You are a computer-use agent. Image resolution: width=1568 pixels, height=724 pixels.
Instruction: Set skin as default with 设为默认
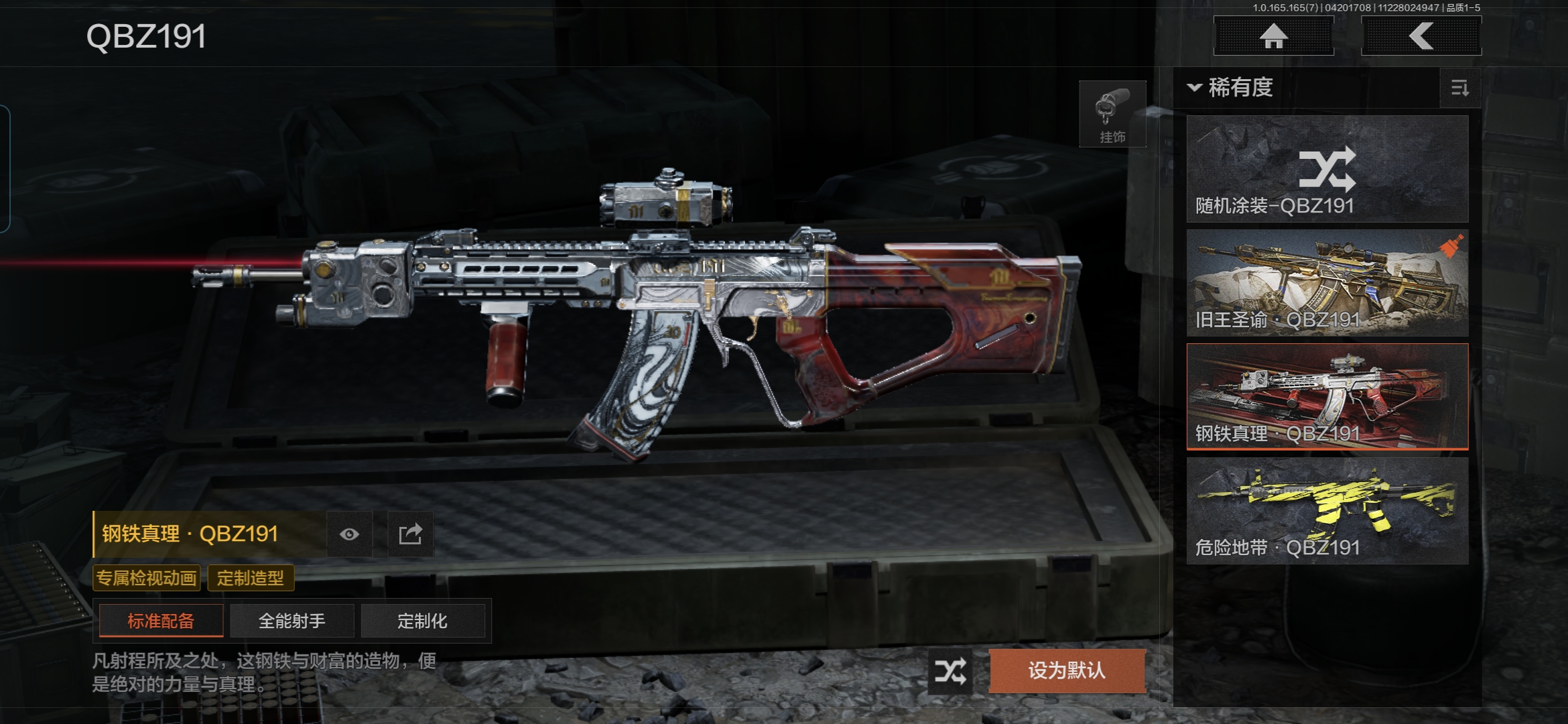[1067, 671]
